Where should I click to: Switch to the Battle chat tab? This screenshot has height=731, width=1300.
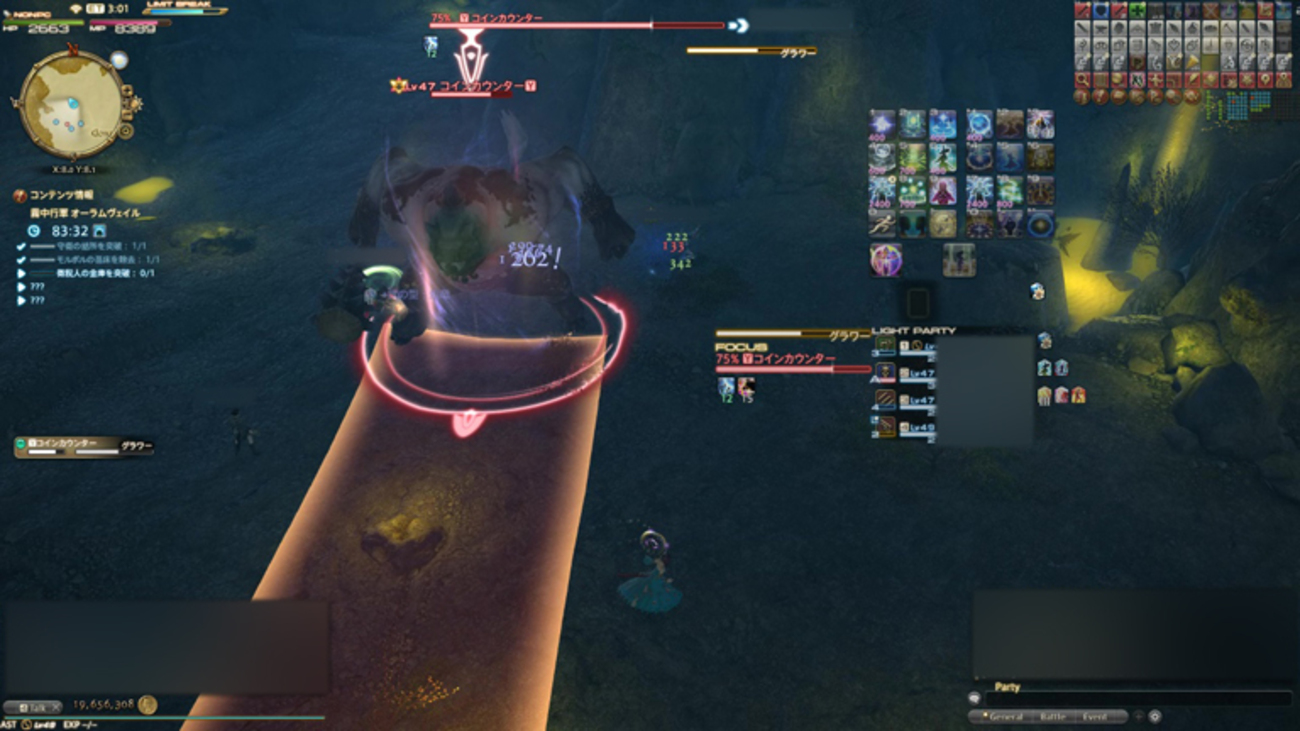pos(1053,717)
